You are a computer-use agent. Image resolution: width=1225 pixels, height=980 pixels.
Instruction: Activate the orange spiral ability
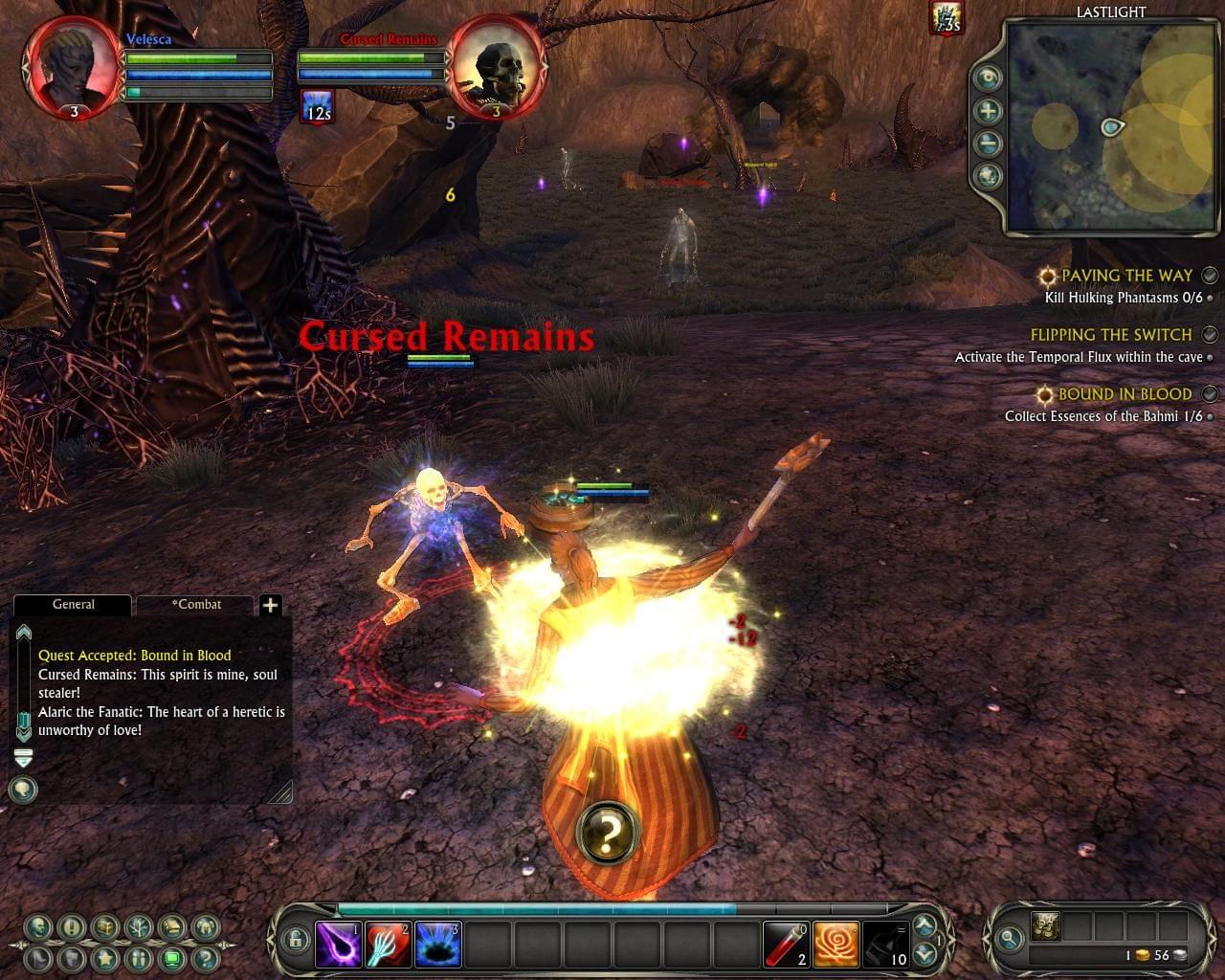[835, 945]
